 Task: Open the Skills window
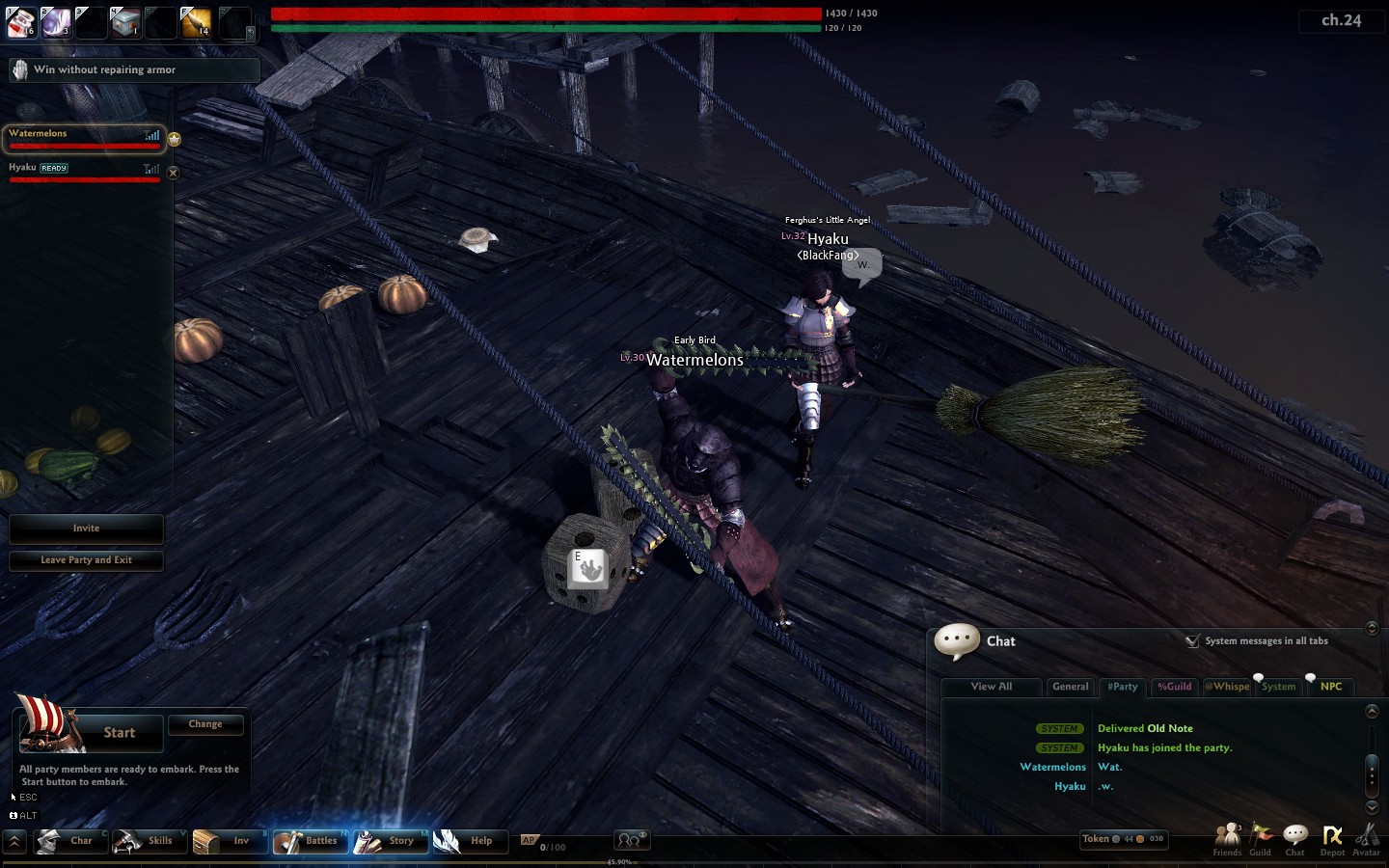[x=146, y=841]
